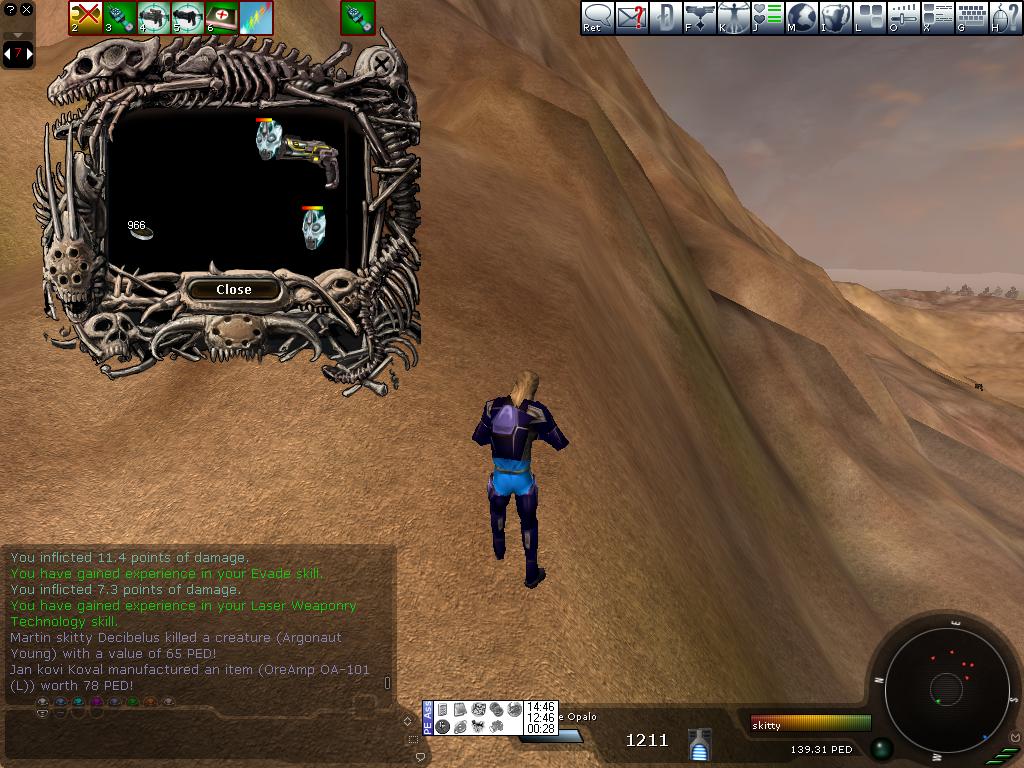Viewport: 1024px width, 768px height.
Task: Open the mouse help icon
Action: 1006,17
